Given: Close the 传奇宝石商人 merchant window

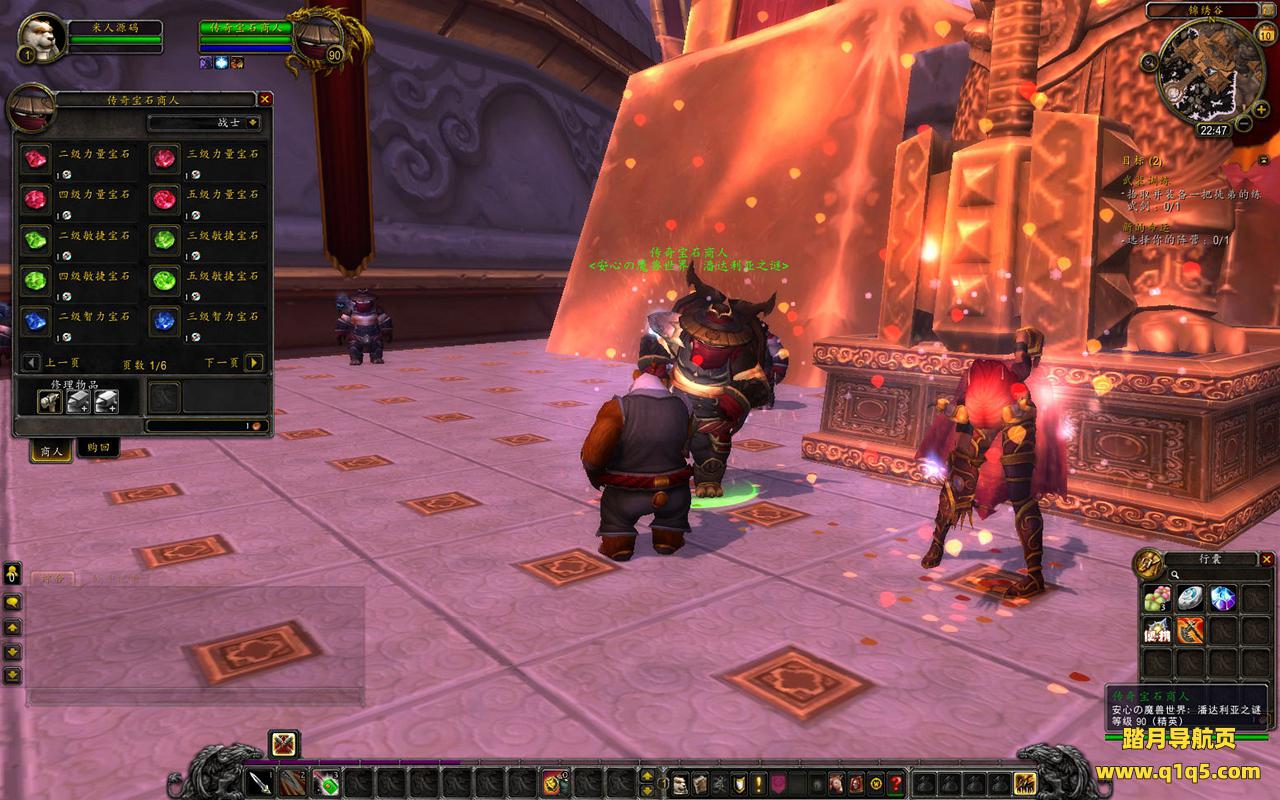Looking at the screenshot, I should 265,99.
